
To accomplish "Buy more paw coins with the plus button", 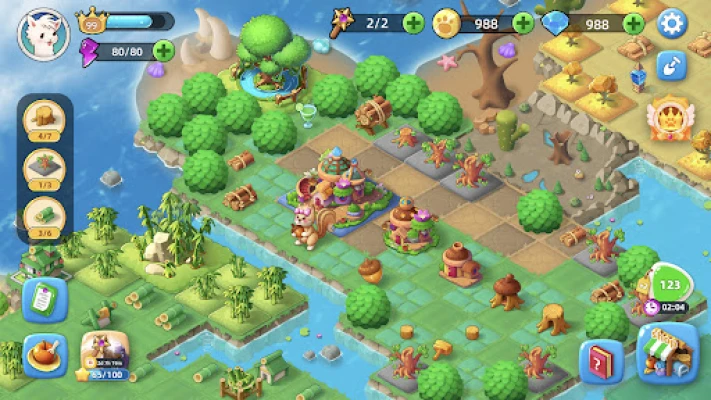I will click(x=523, y=23).
